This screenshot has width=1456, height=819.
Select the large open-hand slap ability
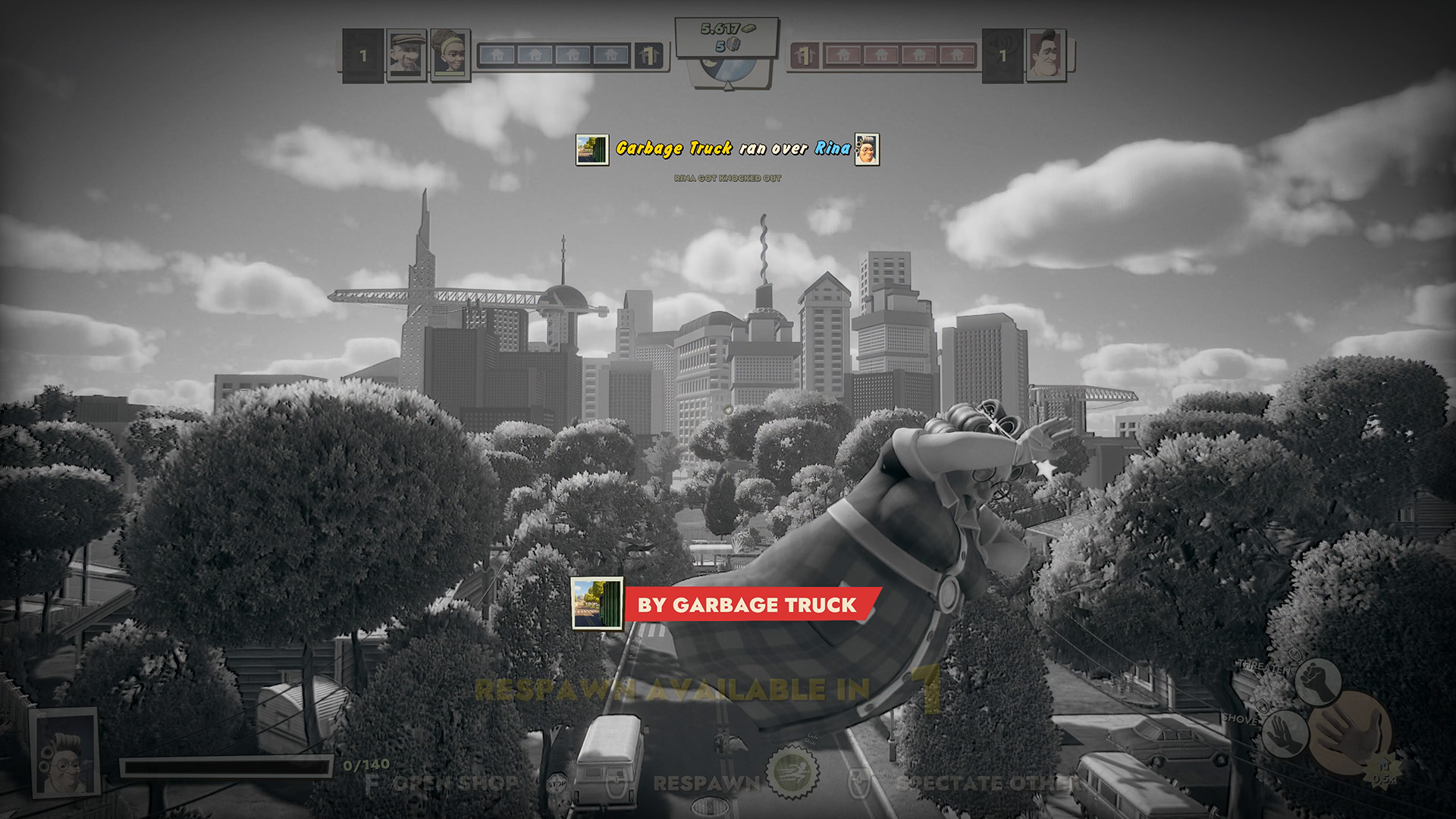[1352, 734]
